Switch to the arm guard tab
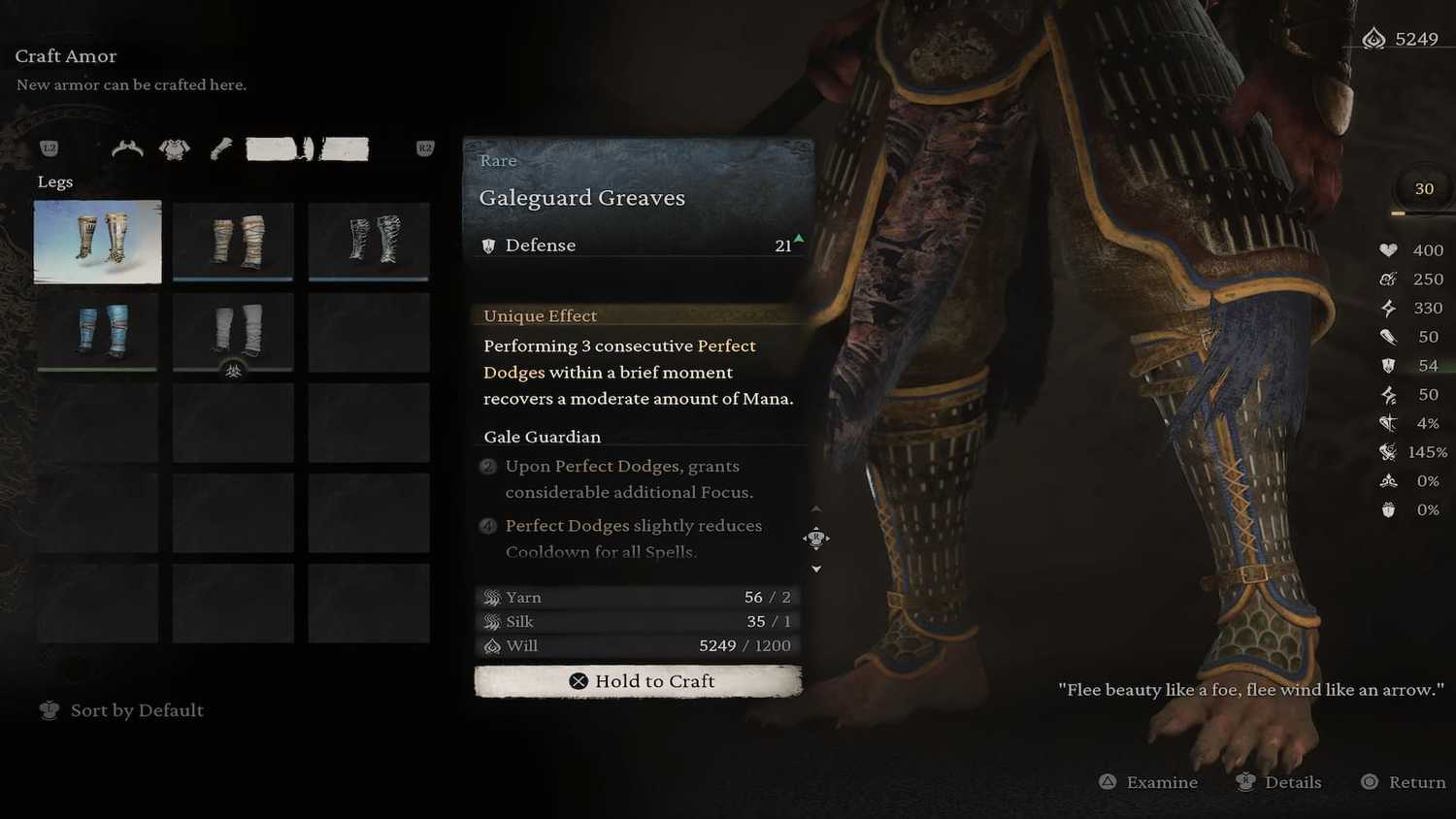 click(221, 148)
